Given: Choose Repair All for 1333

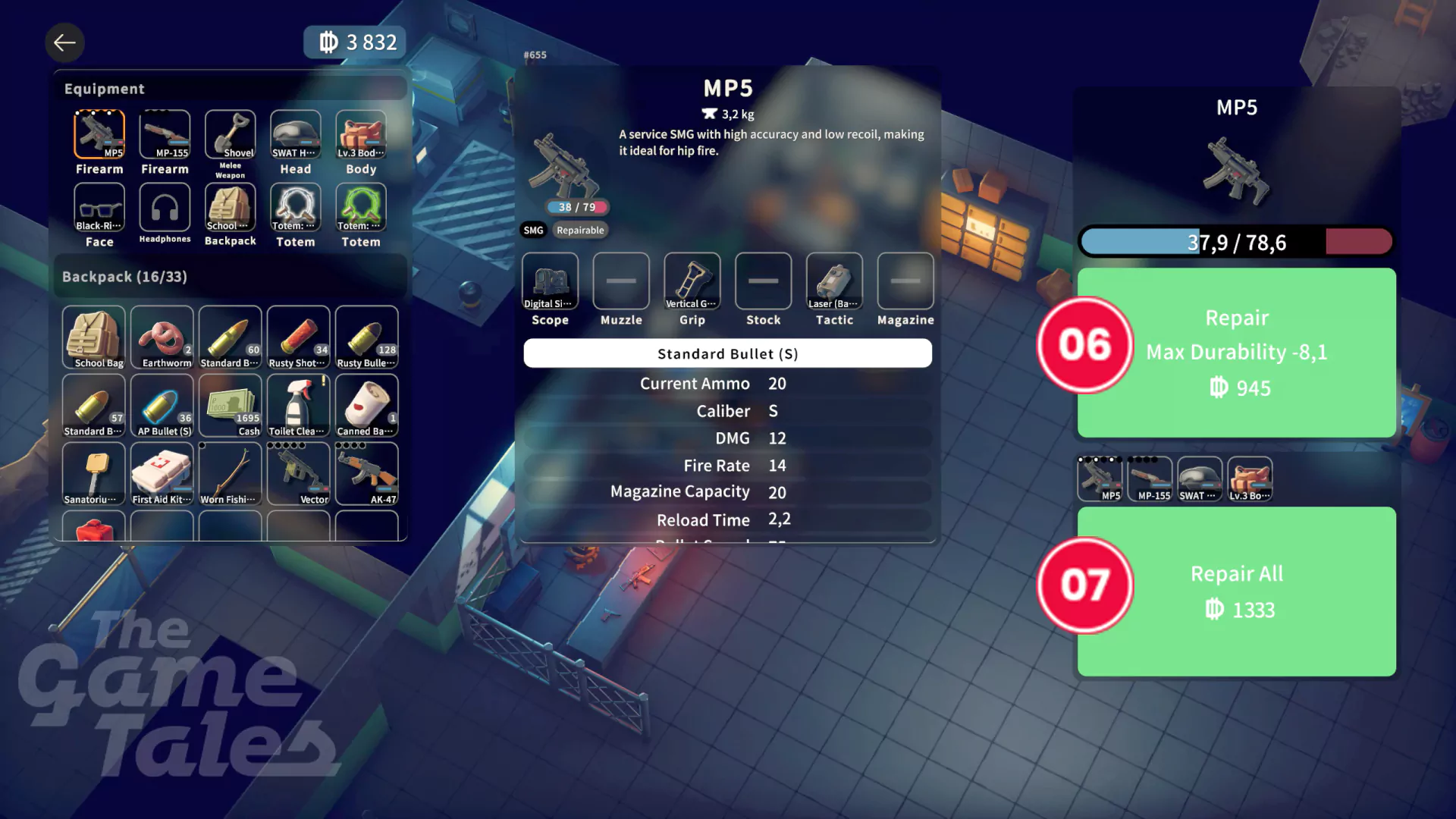Looking at the screenshot, I should pyautogui.click(x=1236, y=591).
